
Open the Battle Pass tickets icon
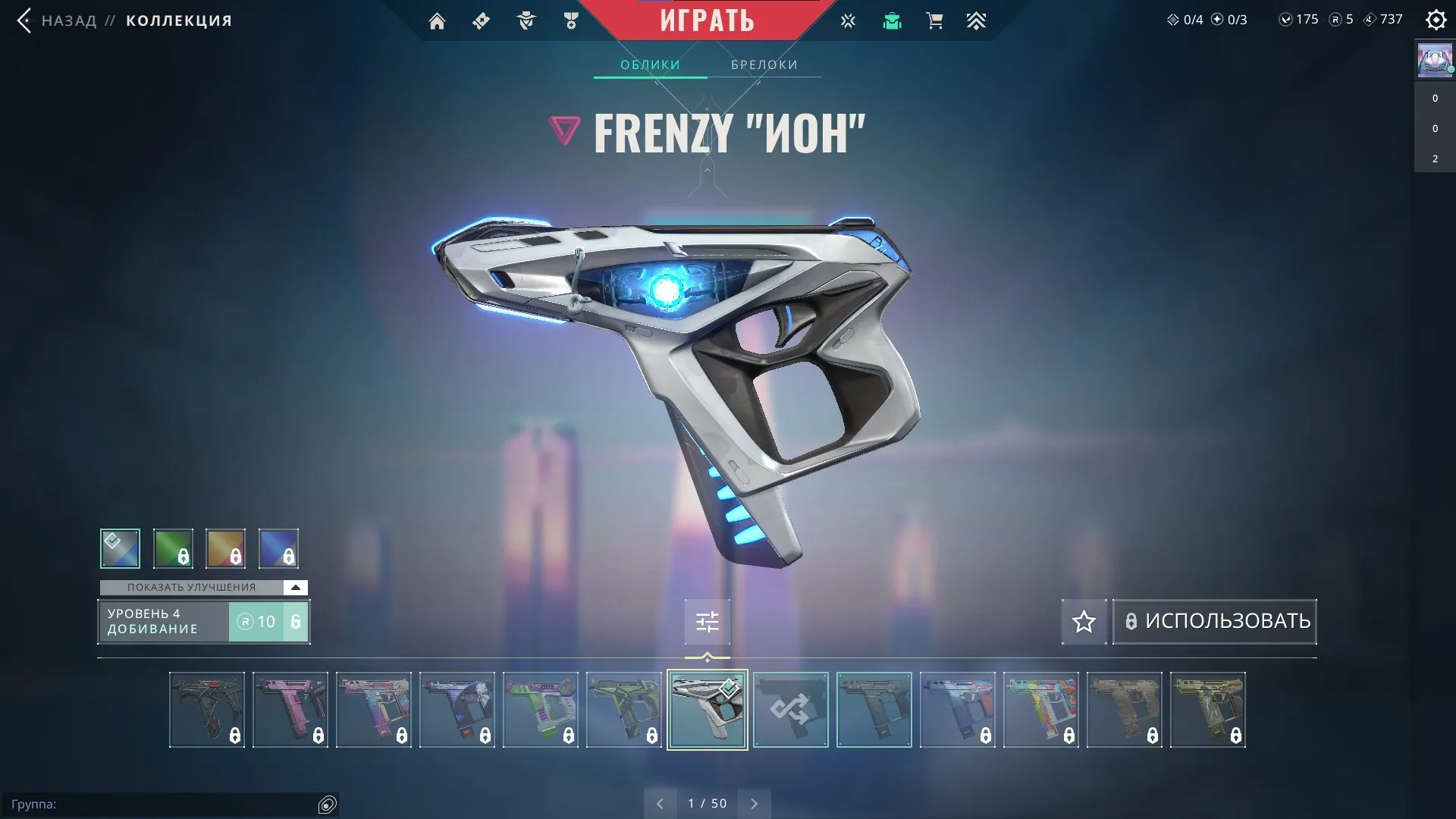(x=480, y=20)
